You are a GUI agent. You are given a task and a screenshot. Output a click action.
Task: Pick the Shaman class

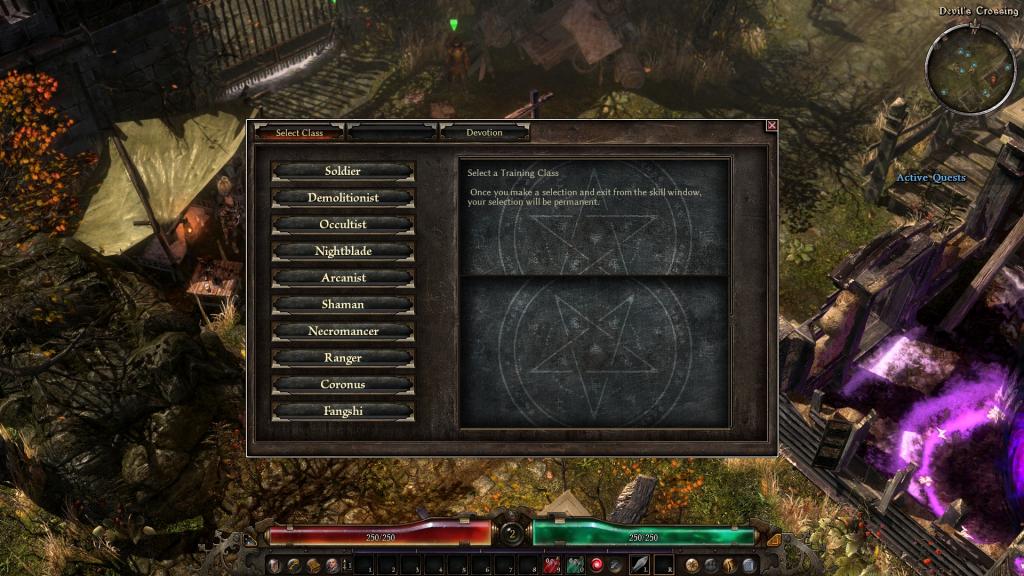click(x=342, y=304)
